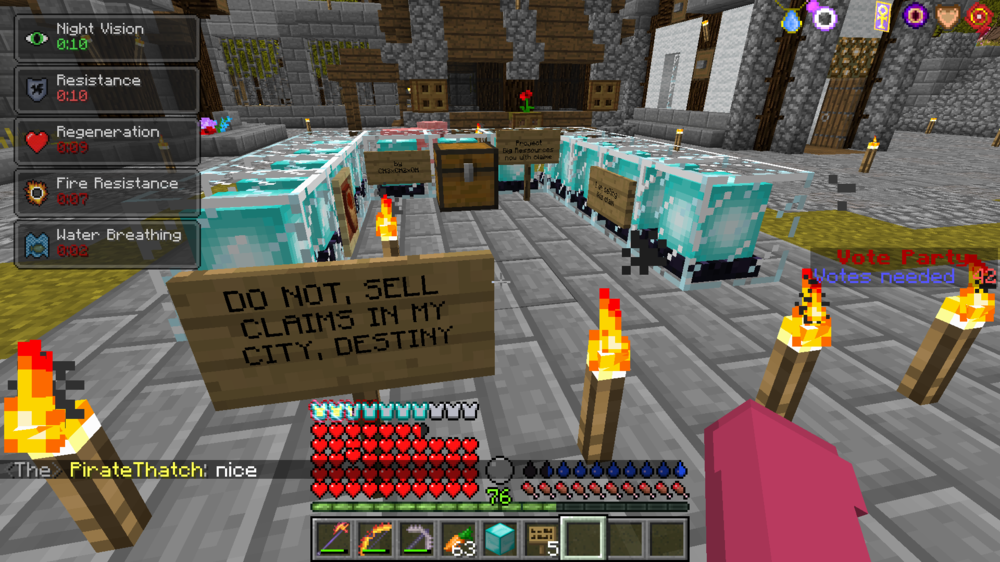Select the carrot stack hotbar slot
The height and width of the screenshot is (562, 1000).
click(458, 539)
